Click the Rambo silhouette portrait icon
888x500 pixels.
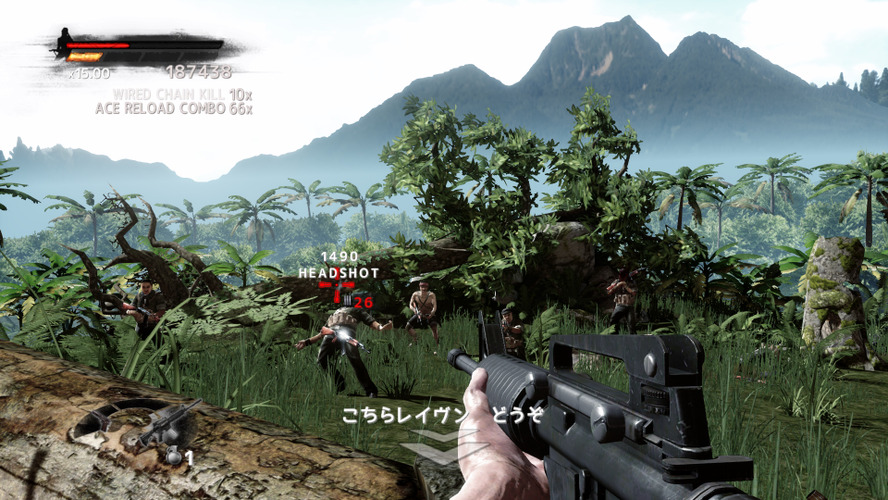click(66, 41)
